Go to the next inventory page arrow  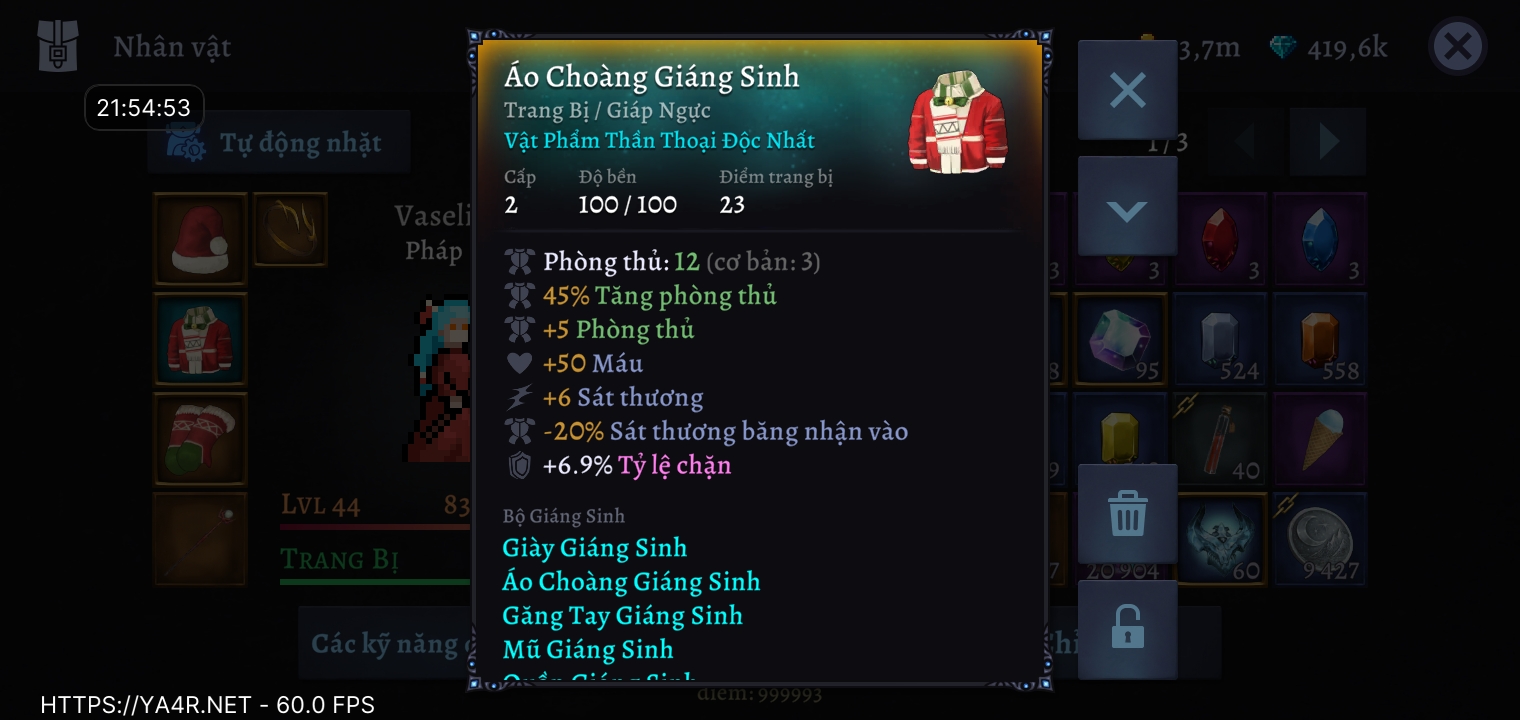click(1327, 142)
